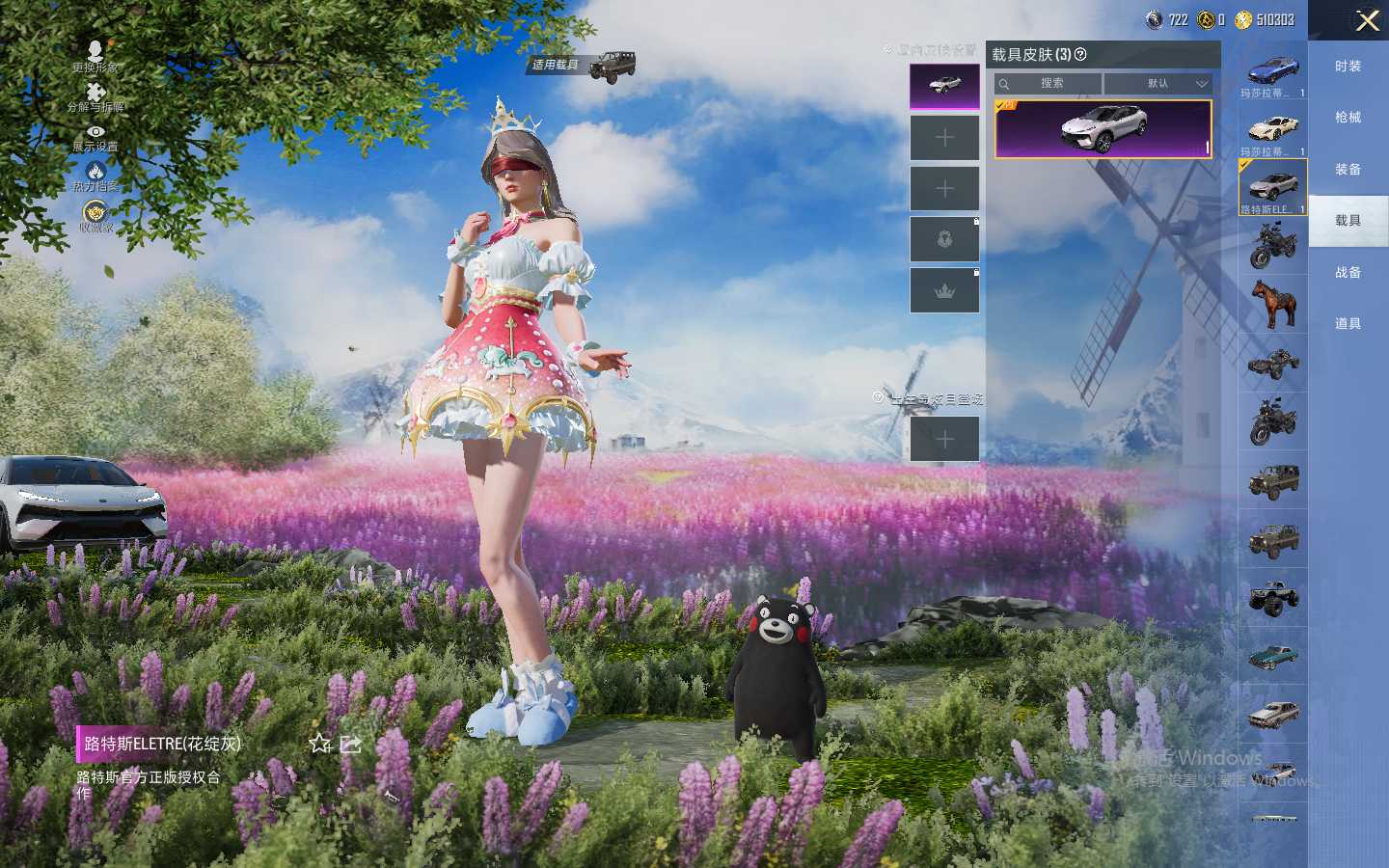The width and height of the screenshot is (1389, 868).
Task: Open 展示设置 display settings eye icon
Action: click(x=95, y=136)
